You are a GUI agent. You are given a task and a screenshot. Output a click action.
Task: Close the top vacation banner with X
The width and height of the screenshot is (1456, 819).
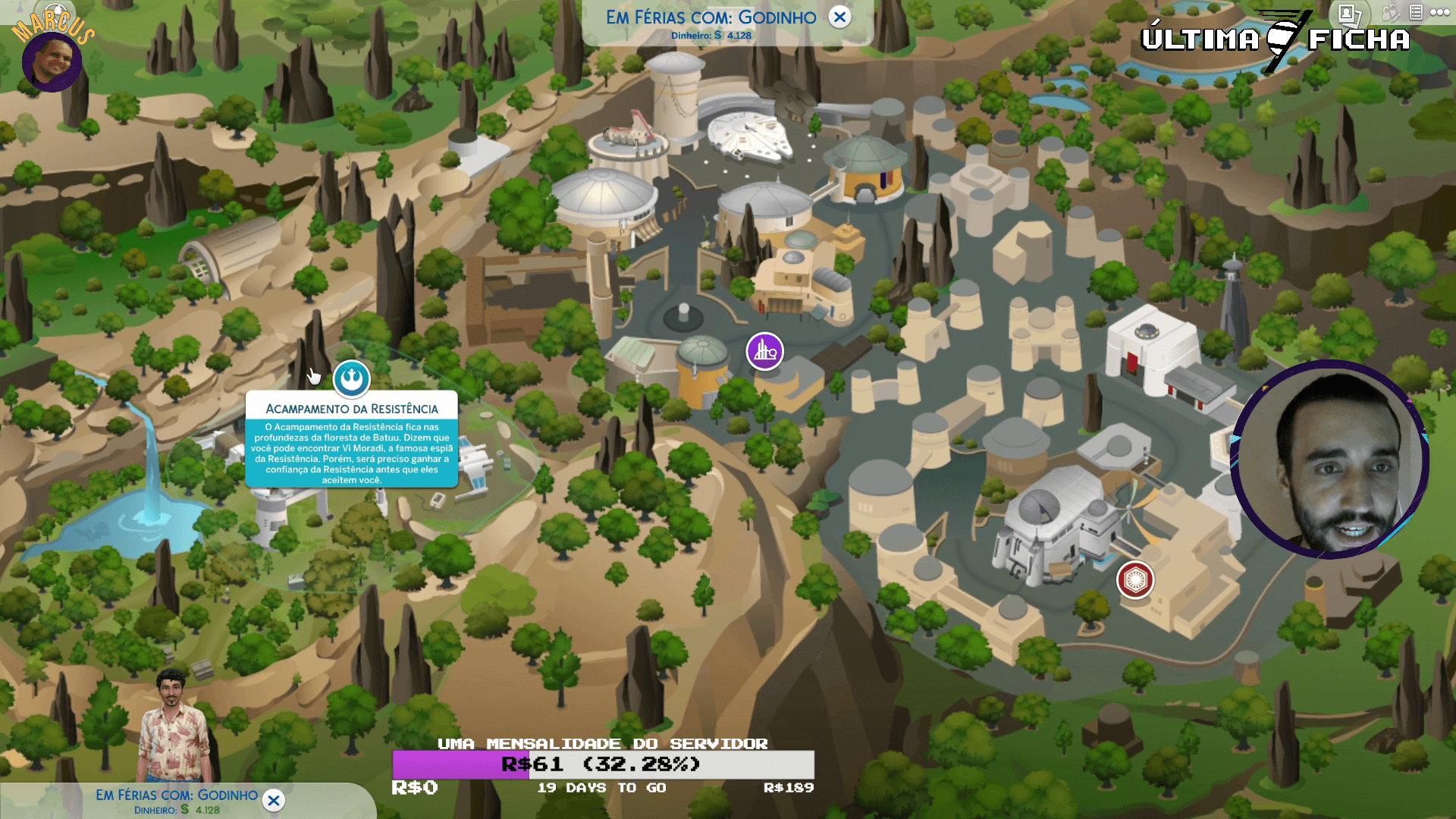coord(839,17)
